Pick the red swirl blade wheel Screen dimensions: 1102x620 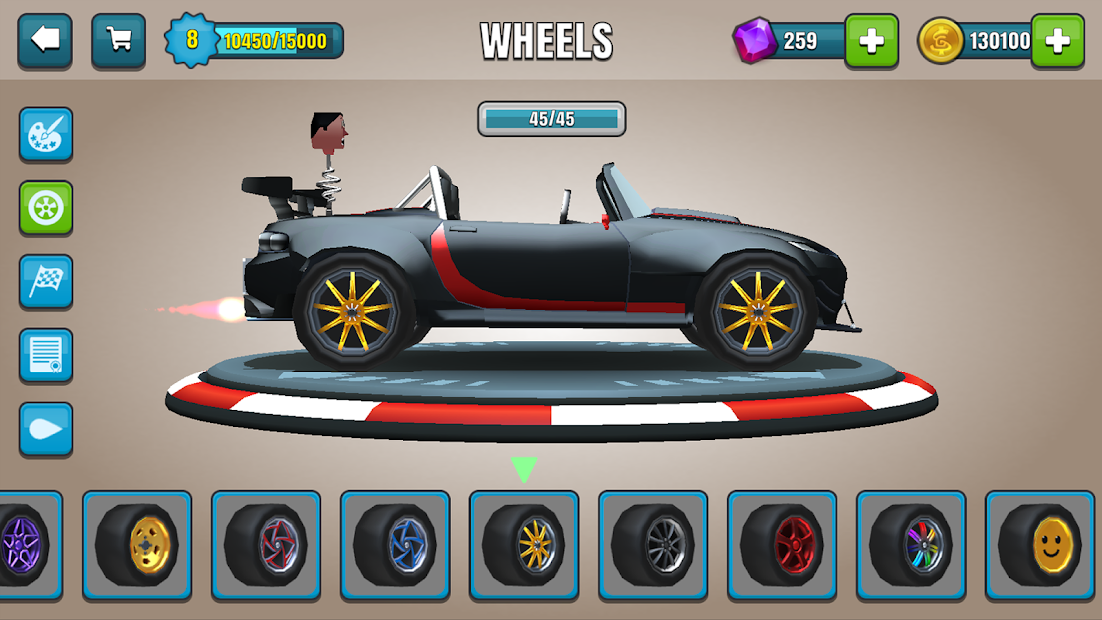266,545
